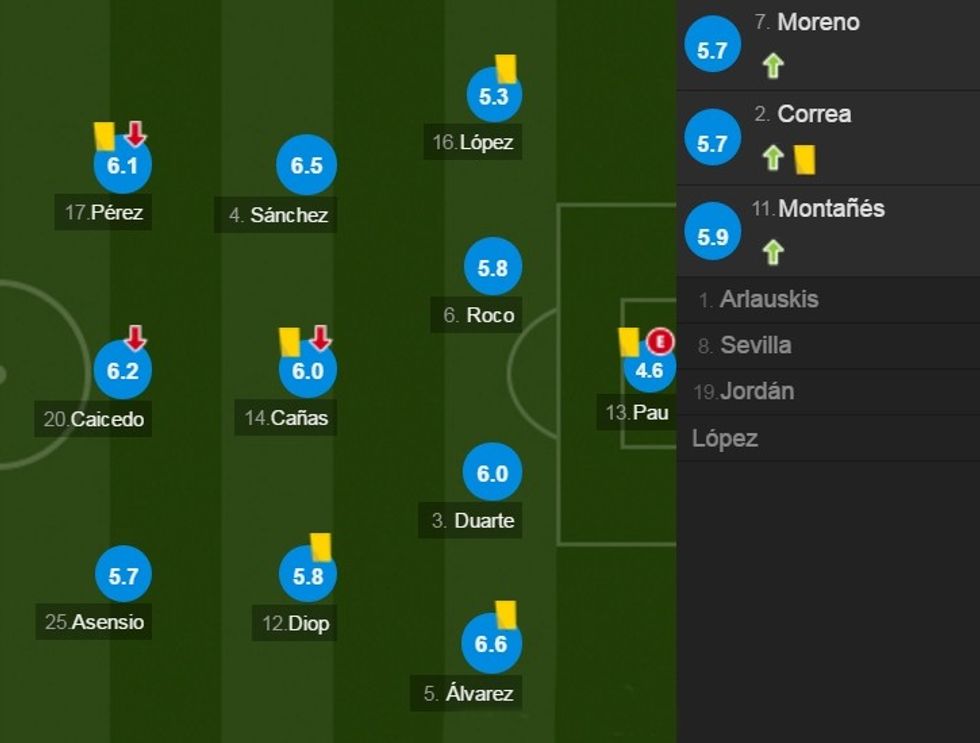980x743 pixels.
Task: Choose Caicedo on the lineup
Action: click(x=122, y=371)
